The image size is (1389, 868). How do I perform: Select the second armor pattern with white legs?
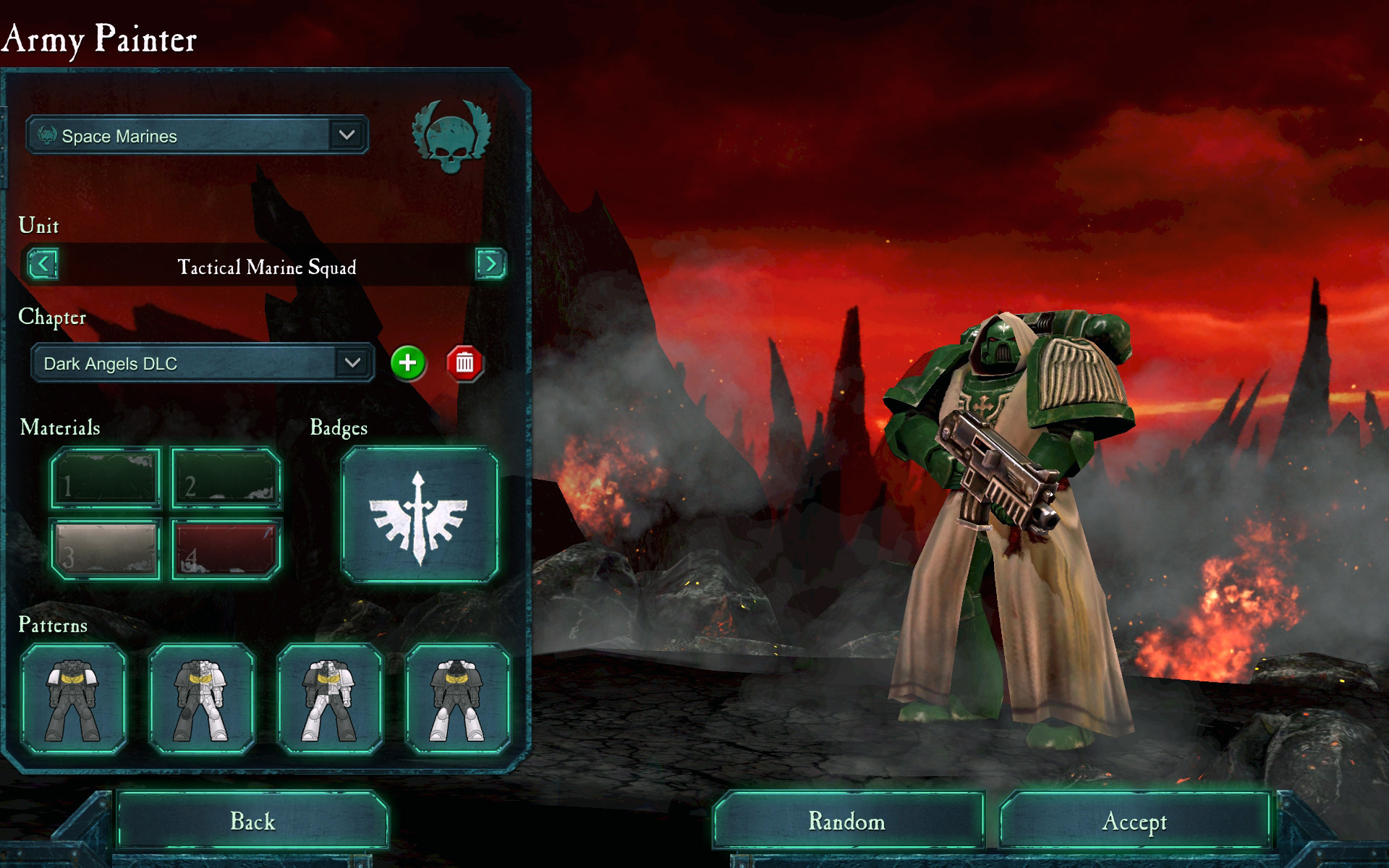pos(201,697)
